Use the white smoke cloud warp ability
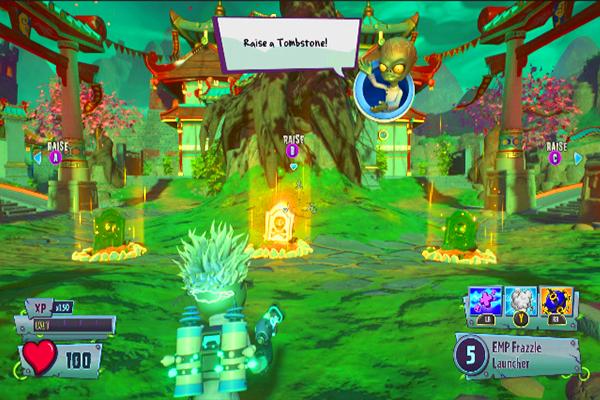This screenshot has width=600, height=400. 519,300
